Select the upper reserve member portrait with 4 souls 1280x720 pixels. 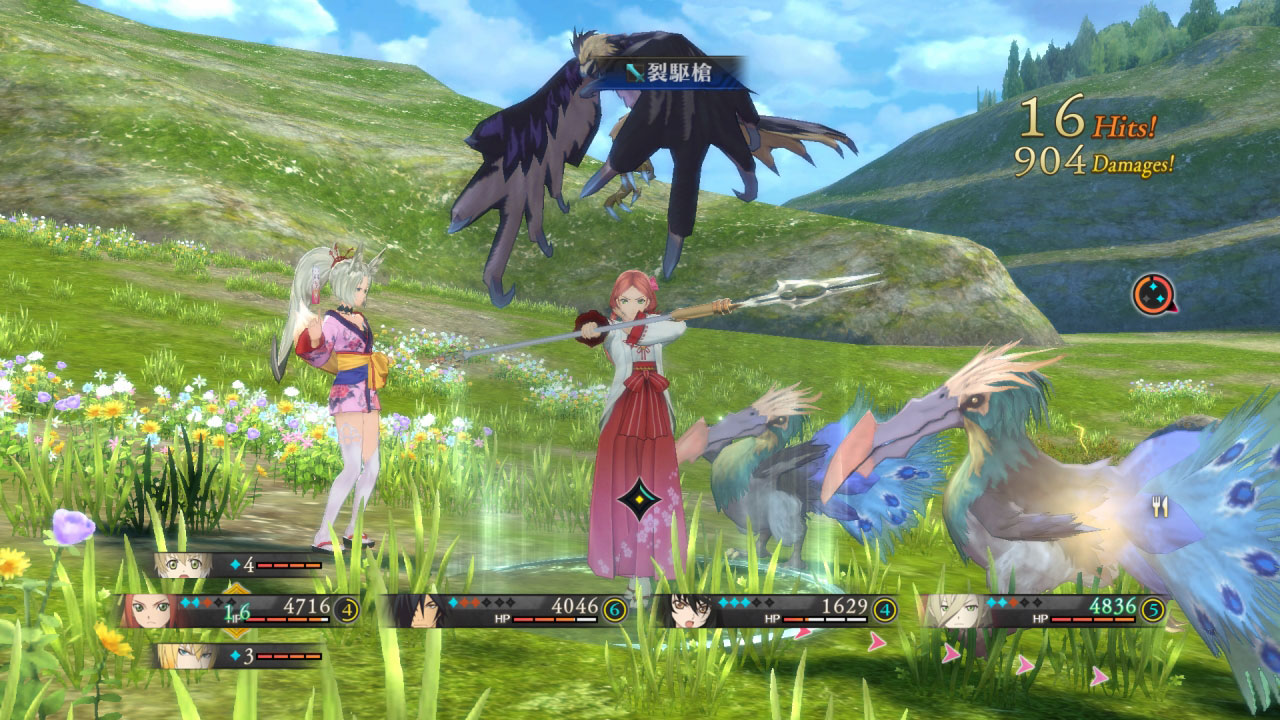click(x=240, y=565)
